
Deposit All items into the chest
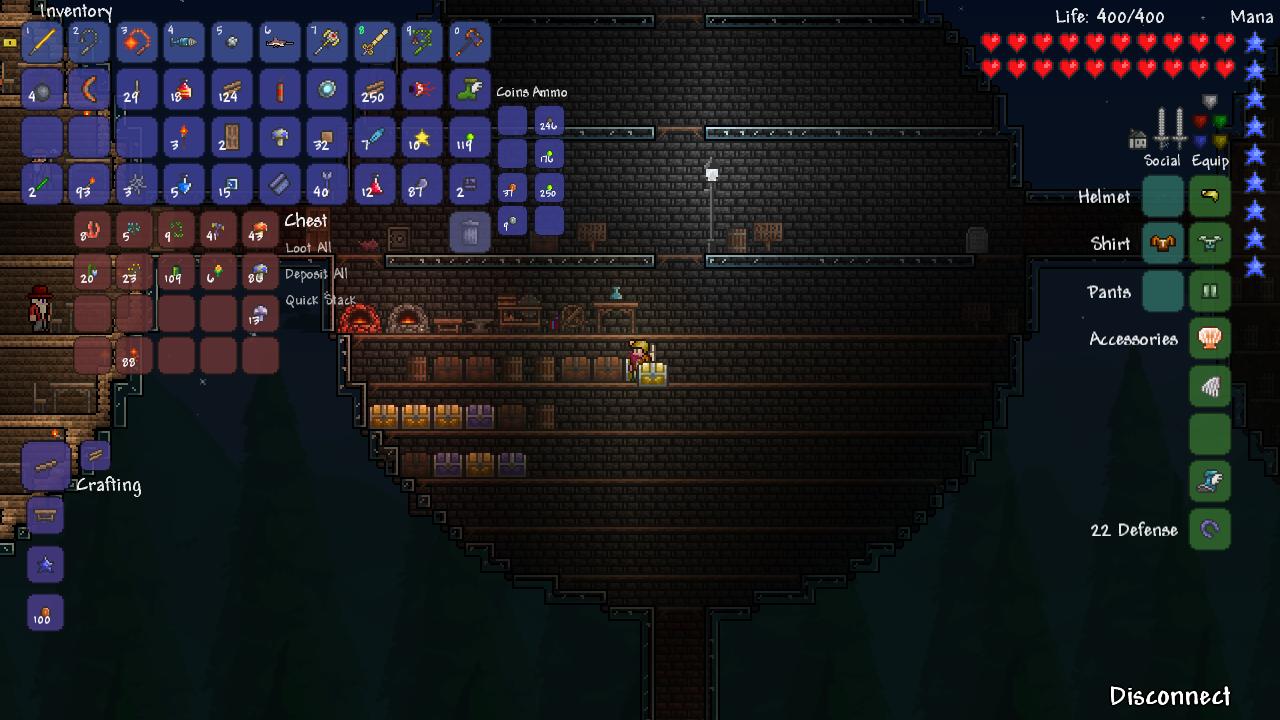(316, 274)
